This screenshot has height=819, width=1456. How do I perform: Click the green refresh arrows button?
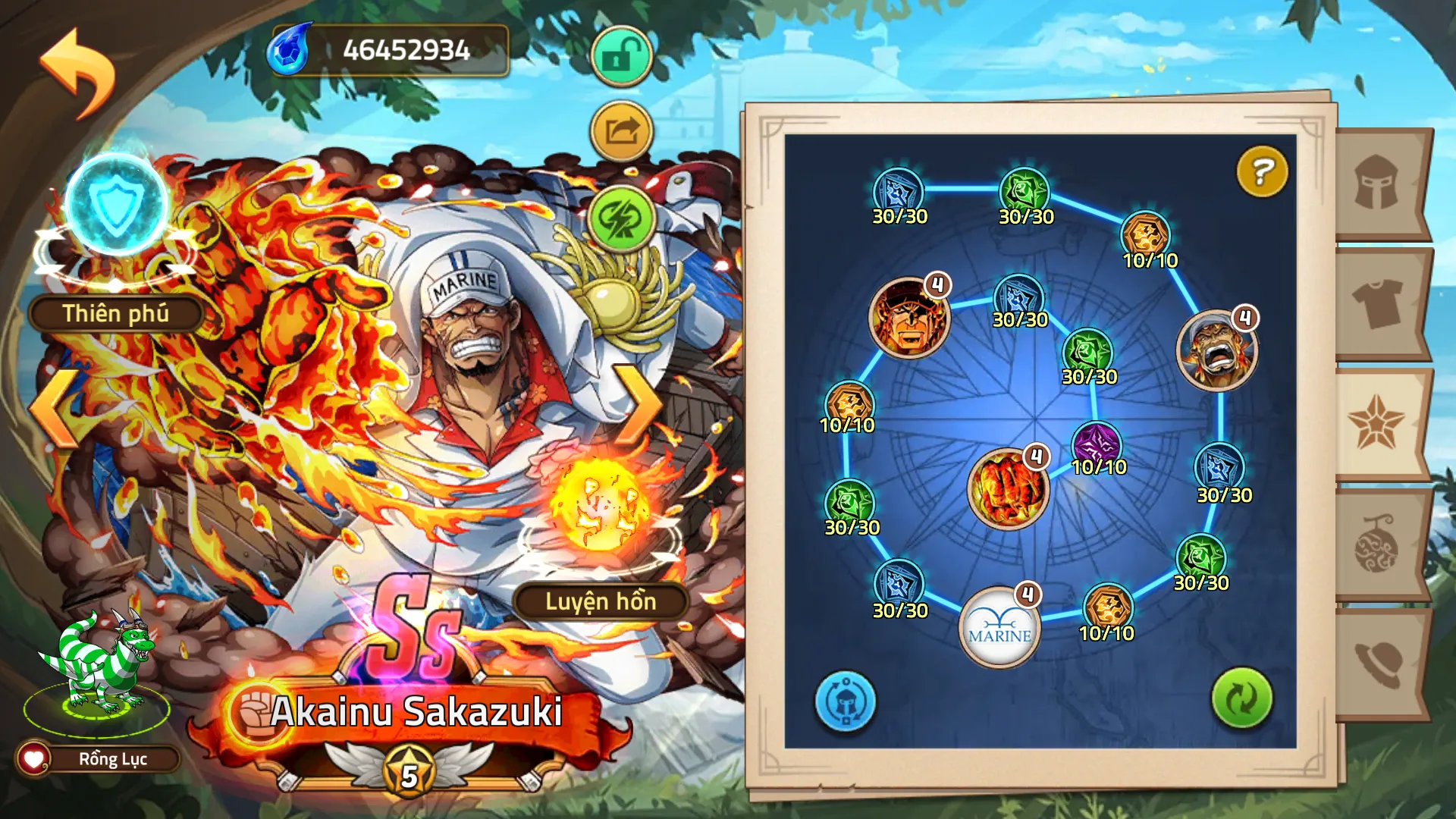[x=1241, y=698]
